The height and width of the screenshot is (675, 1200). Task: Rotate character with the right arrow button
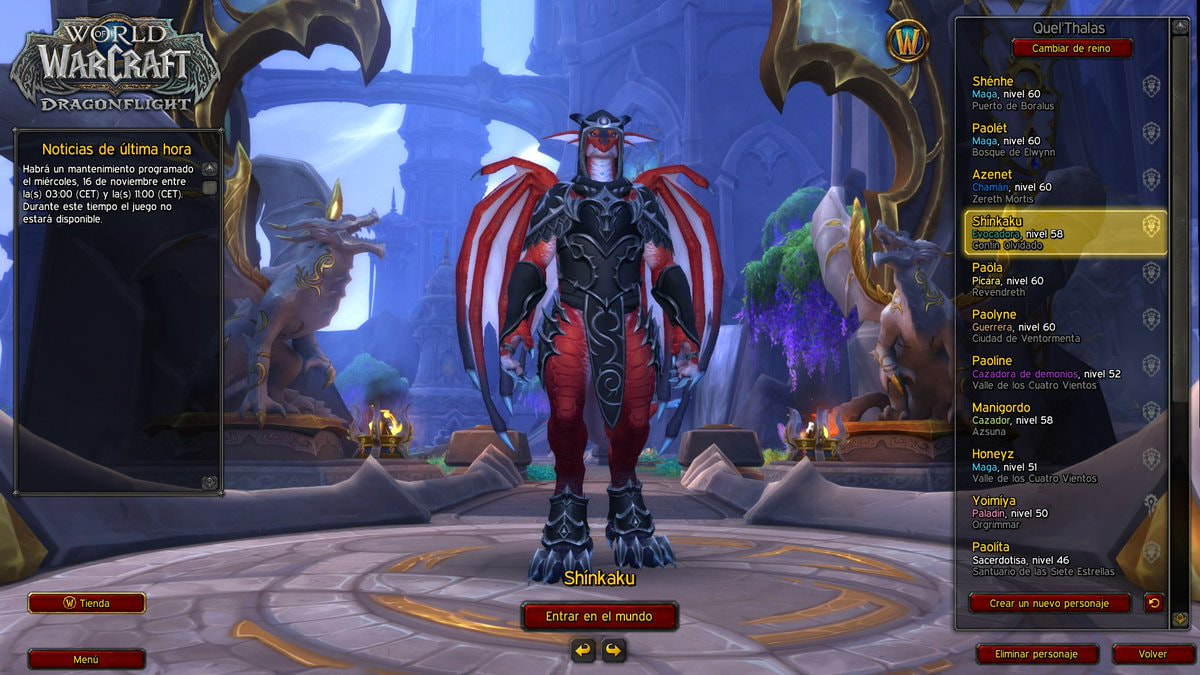tap(614, 651)
